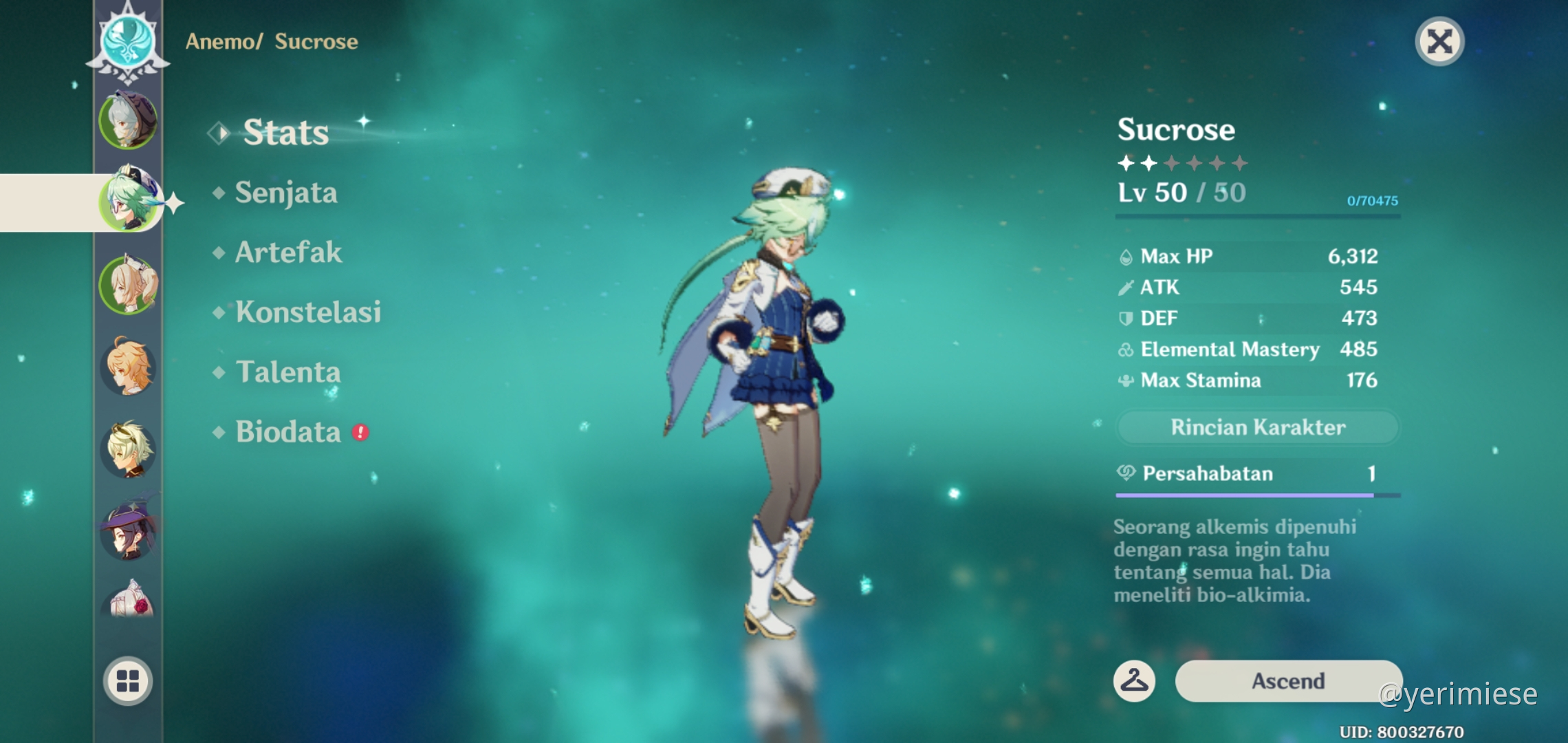Open the Stats tab
Image resolution: width=1568 pixels, height=743 pixels.
coord(285,132)
